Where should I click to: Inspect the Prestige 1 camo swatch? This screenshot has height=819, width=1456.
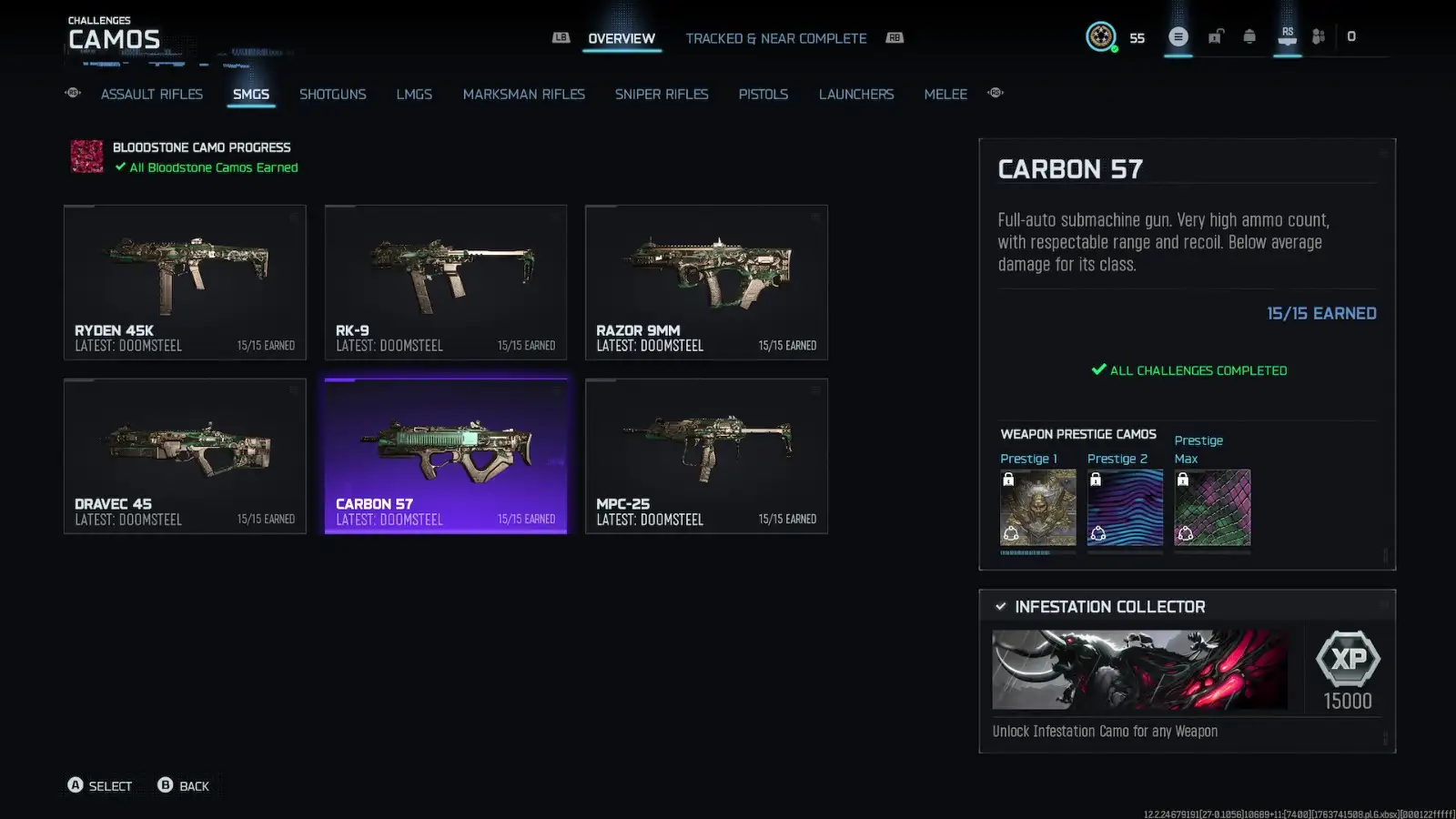coord(1038,508)
